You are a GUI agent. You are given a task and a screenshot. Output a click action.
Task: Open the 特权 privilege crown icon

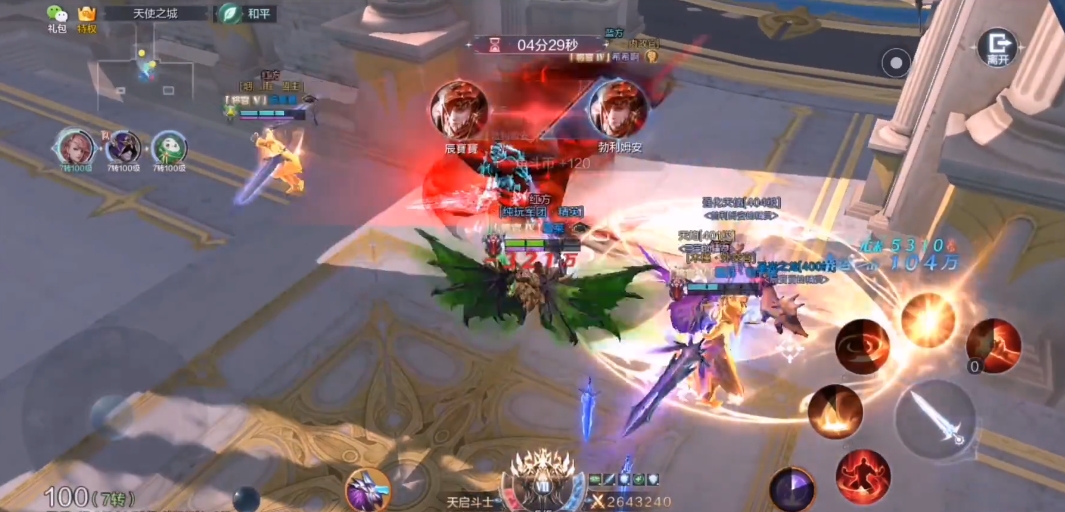click(87, 15)
